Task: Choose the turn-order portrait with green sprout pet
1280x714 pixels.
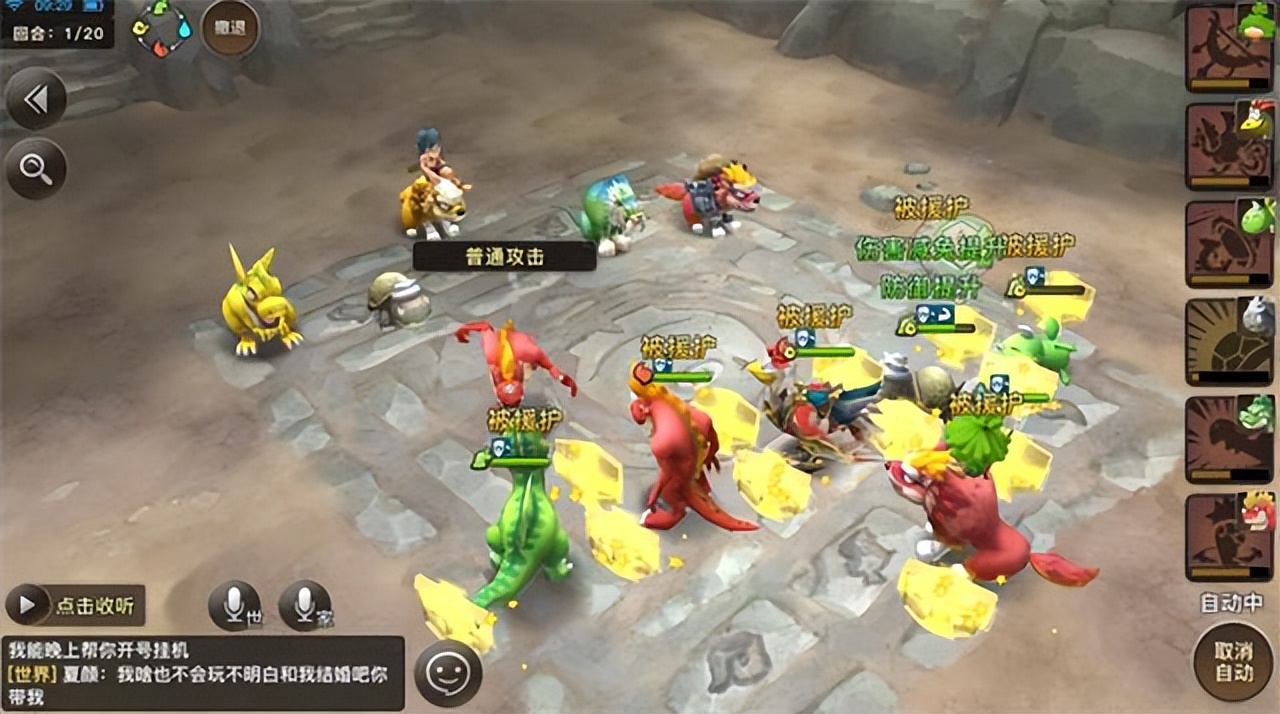Action: click(x=1229, y=244)
